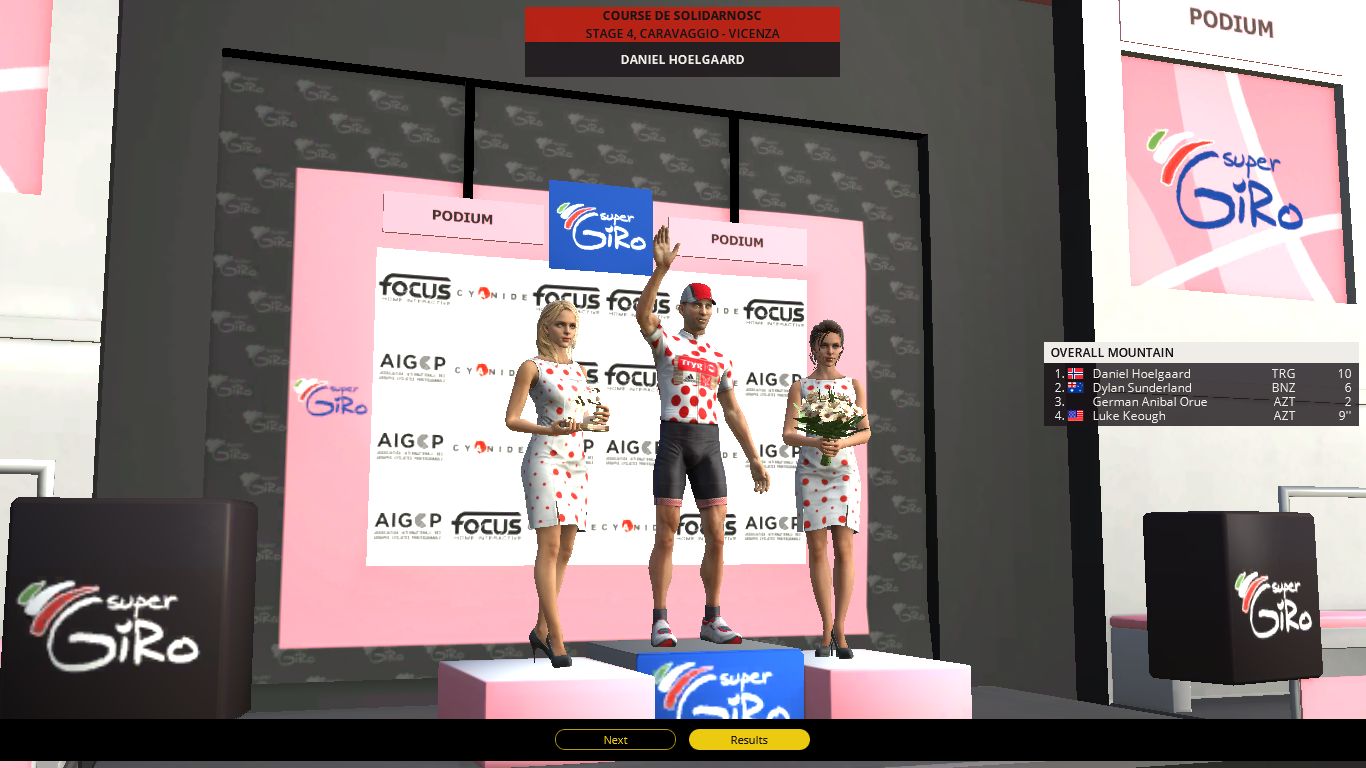Click the left PODIUM sign above the backdrop
1366x768 pixels.
coord(463,218)
